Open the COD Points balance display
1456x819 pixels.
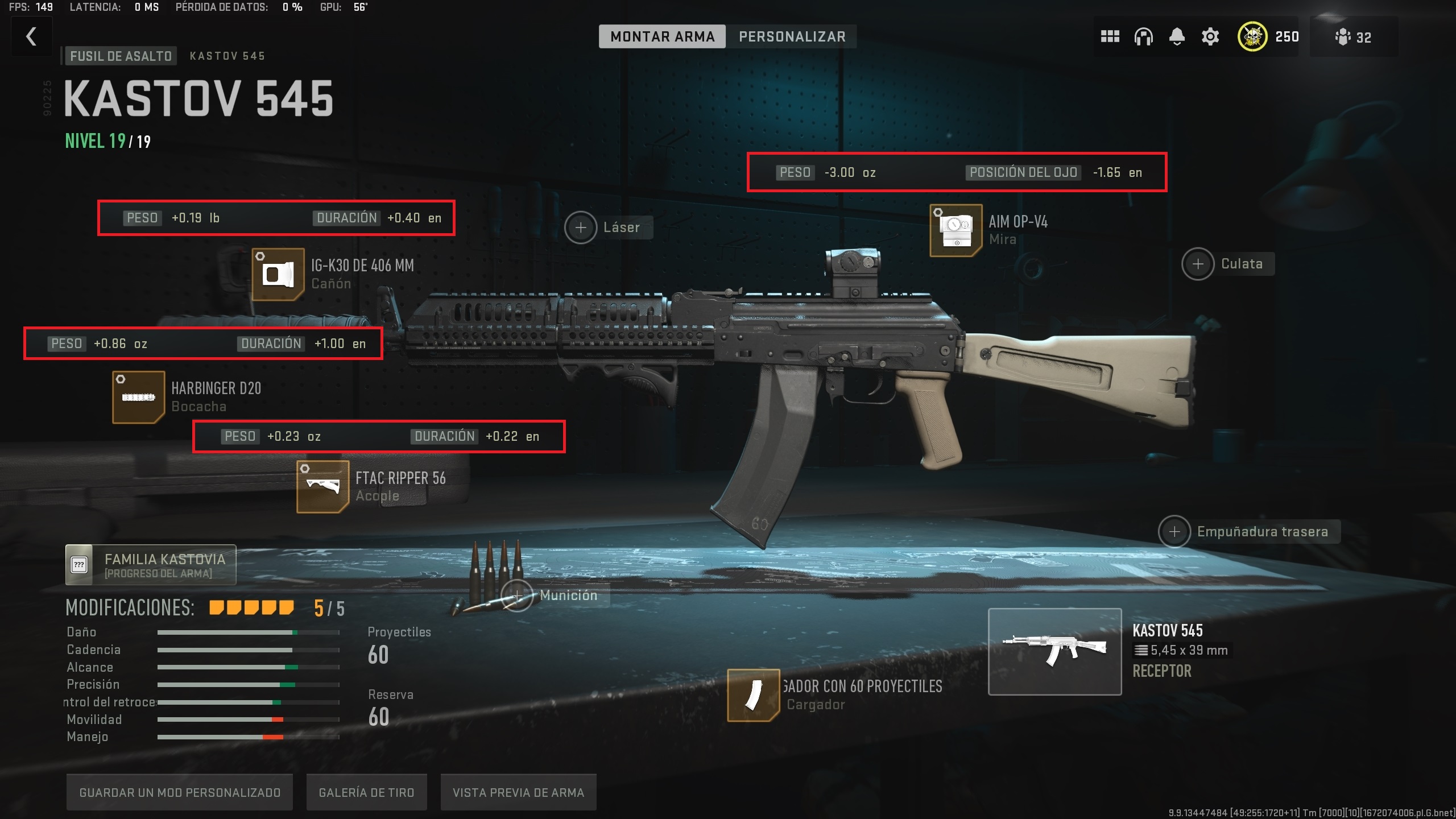(x=1268, y=36)
